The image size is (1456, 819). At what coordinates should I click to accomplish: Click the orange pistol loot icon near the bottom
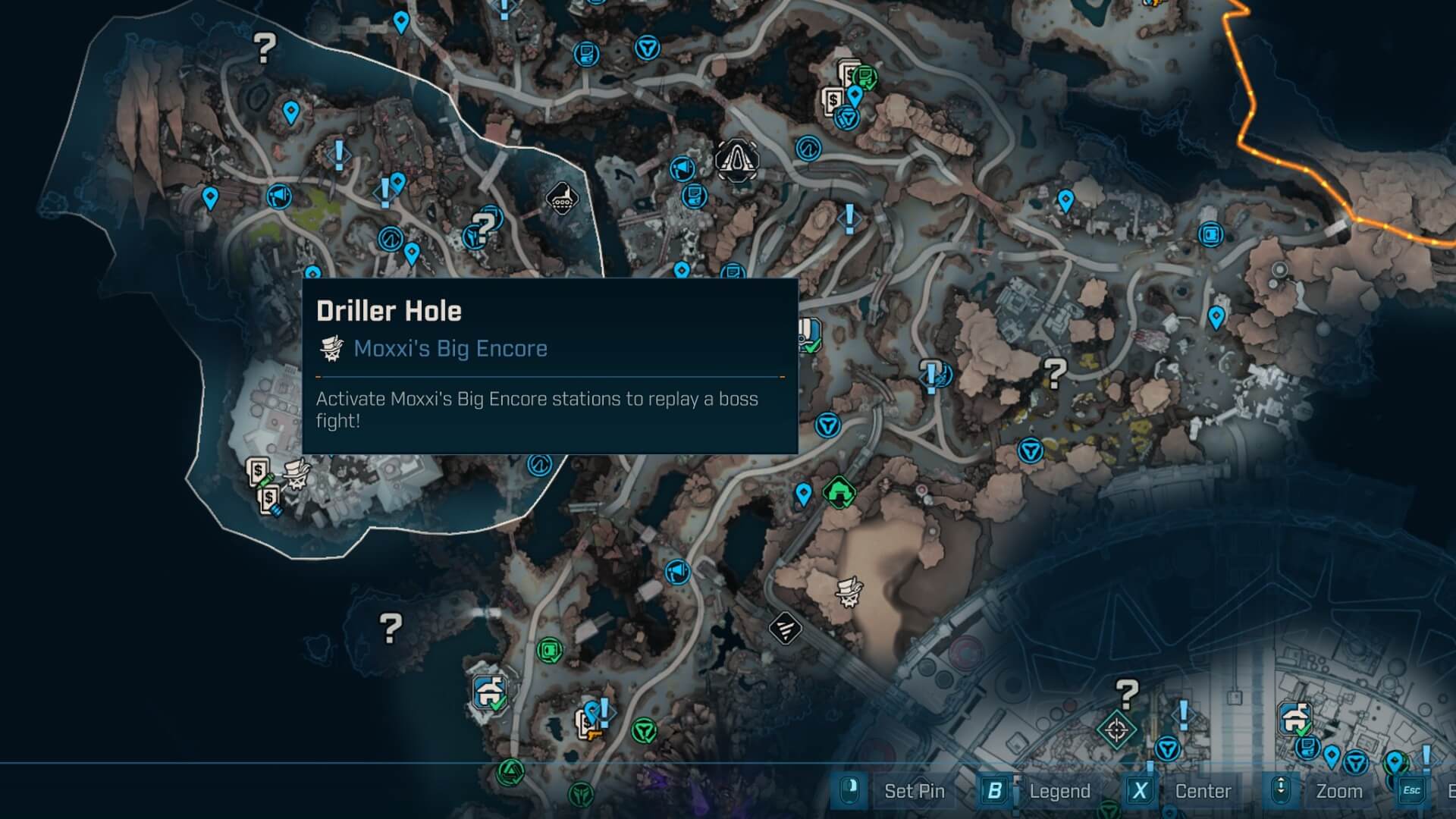595,736
